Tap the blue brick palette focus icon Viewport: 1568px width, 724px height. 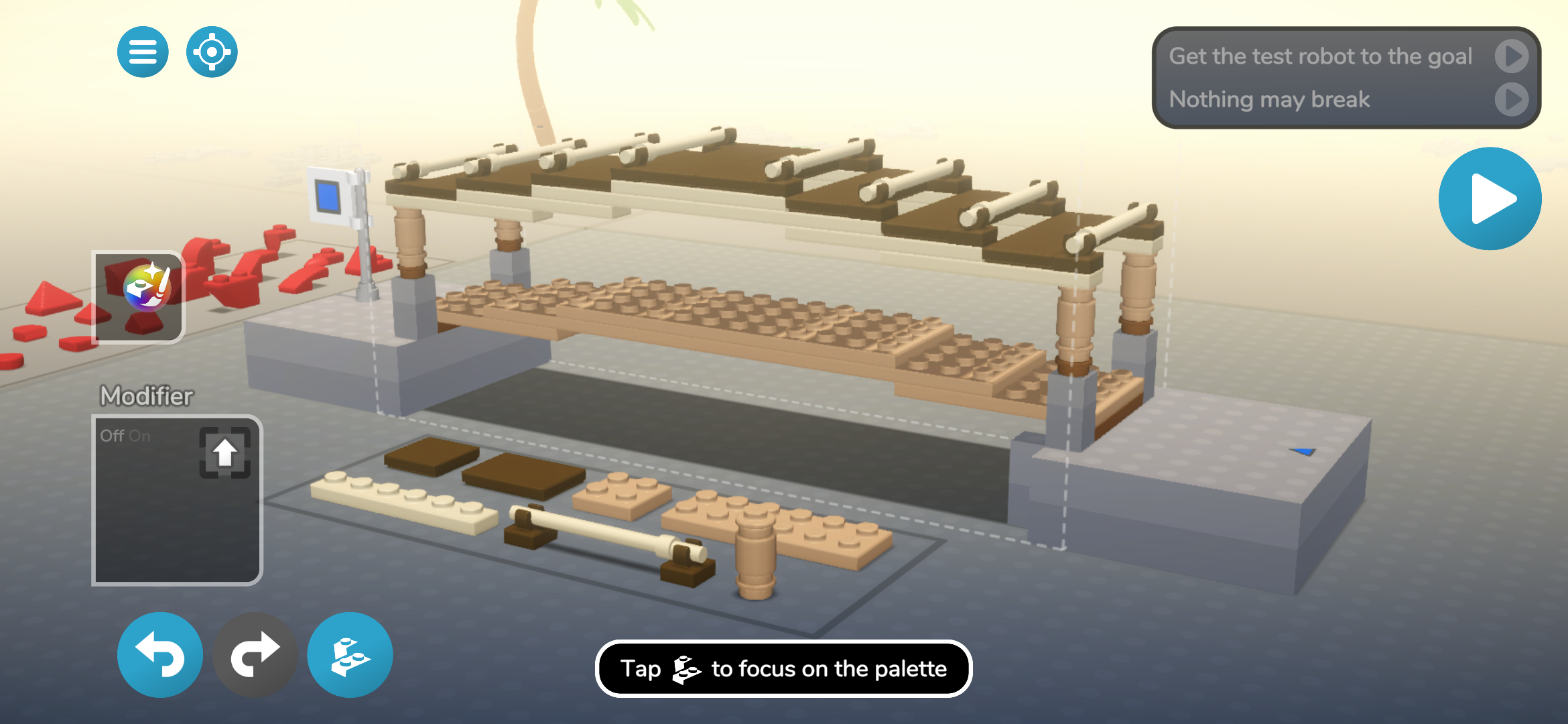tap(349, 655)
